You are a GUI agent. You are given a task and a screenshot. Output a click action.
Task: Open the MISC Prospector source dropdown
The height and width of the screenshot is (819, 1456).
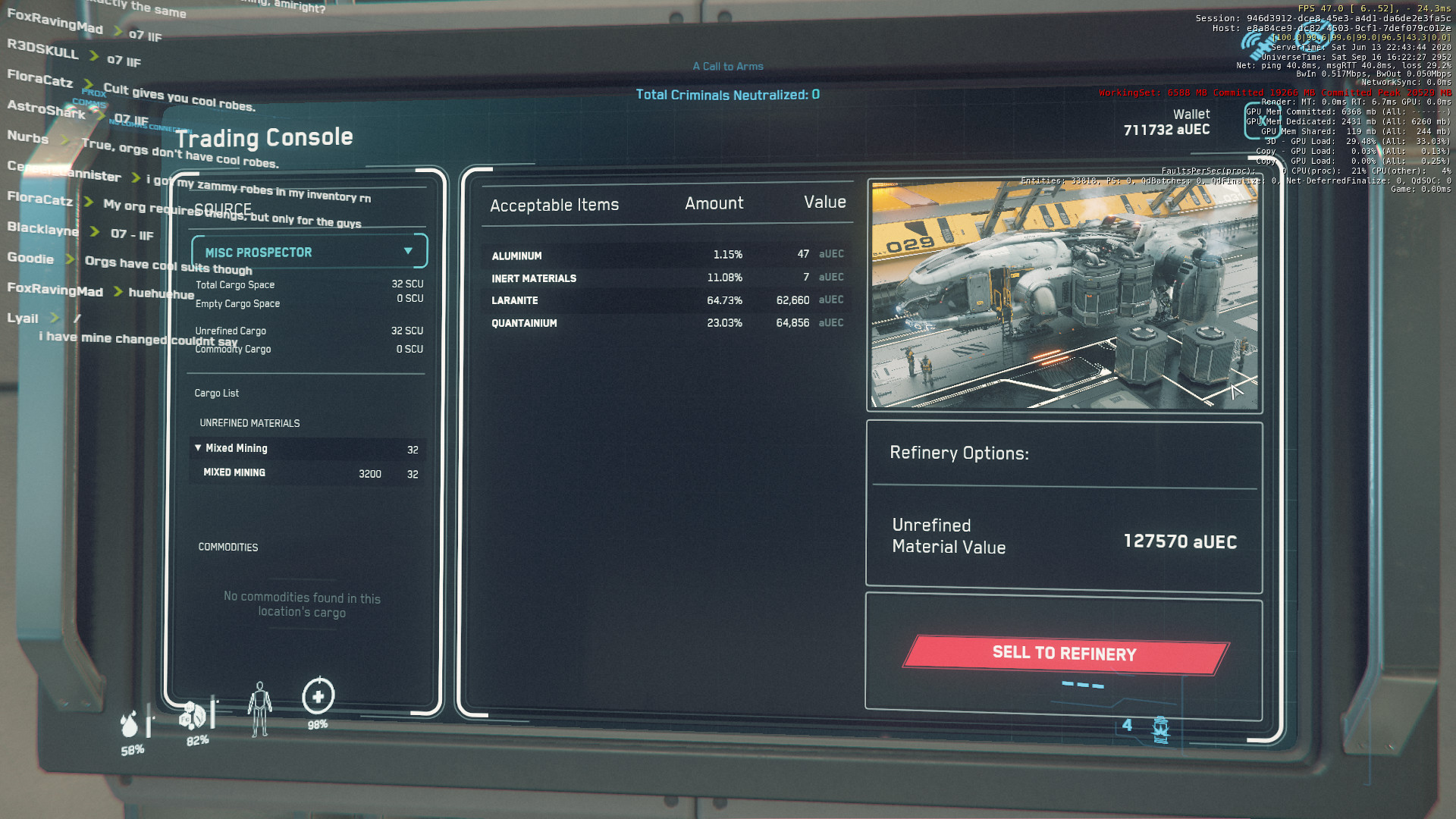tap(309, 252)
